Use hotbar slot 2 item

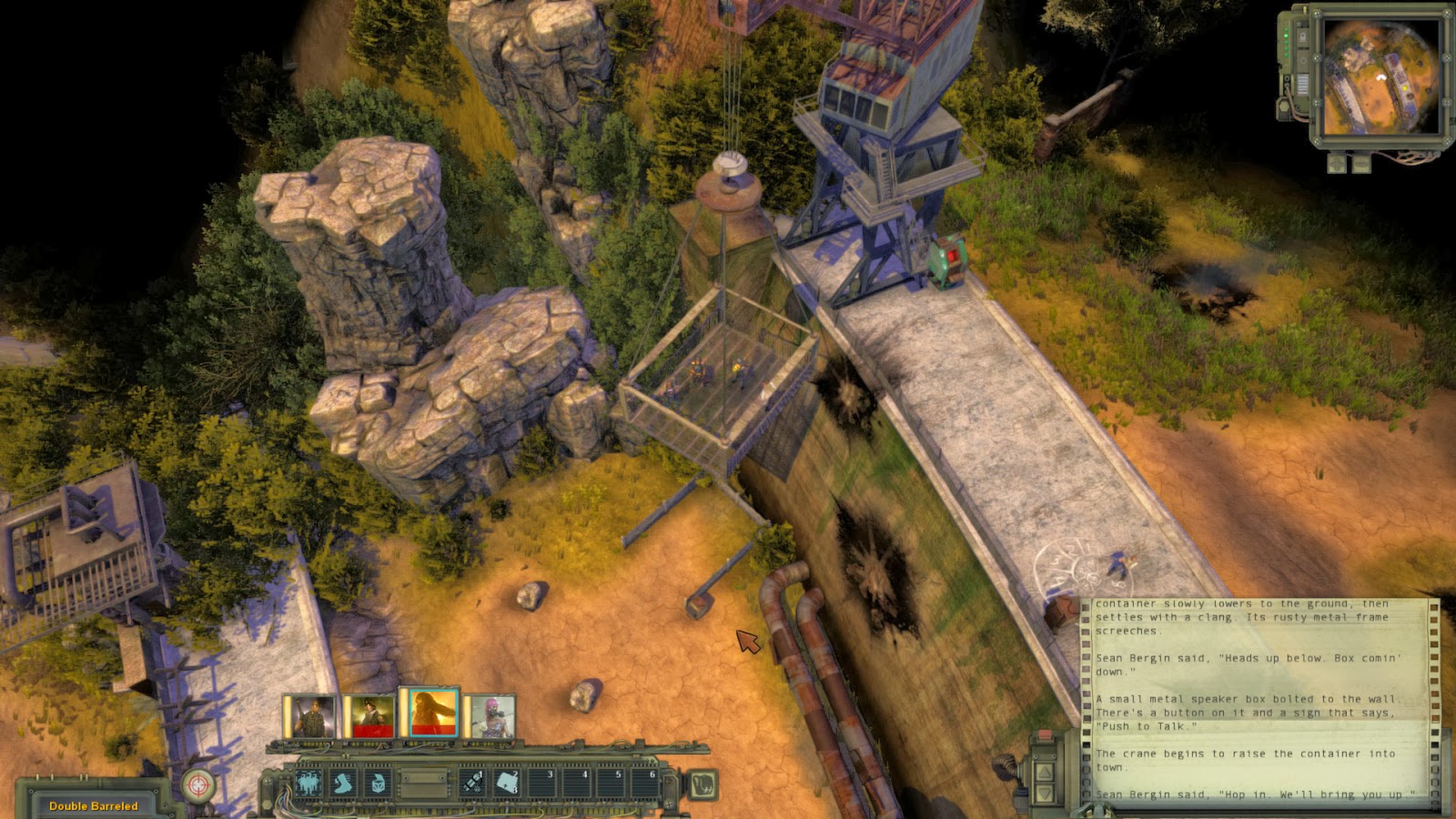(x=507, y=784)
